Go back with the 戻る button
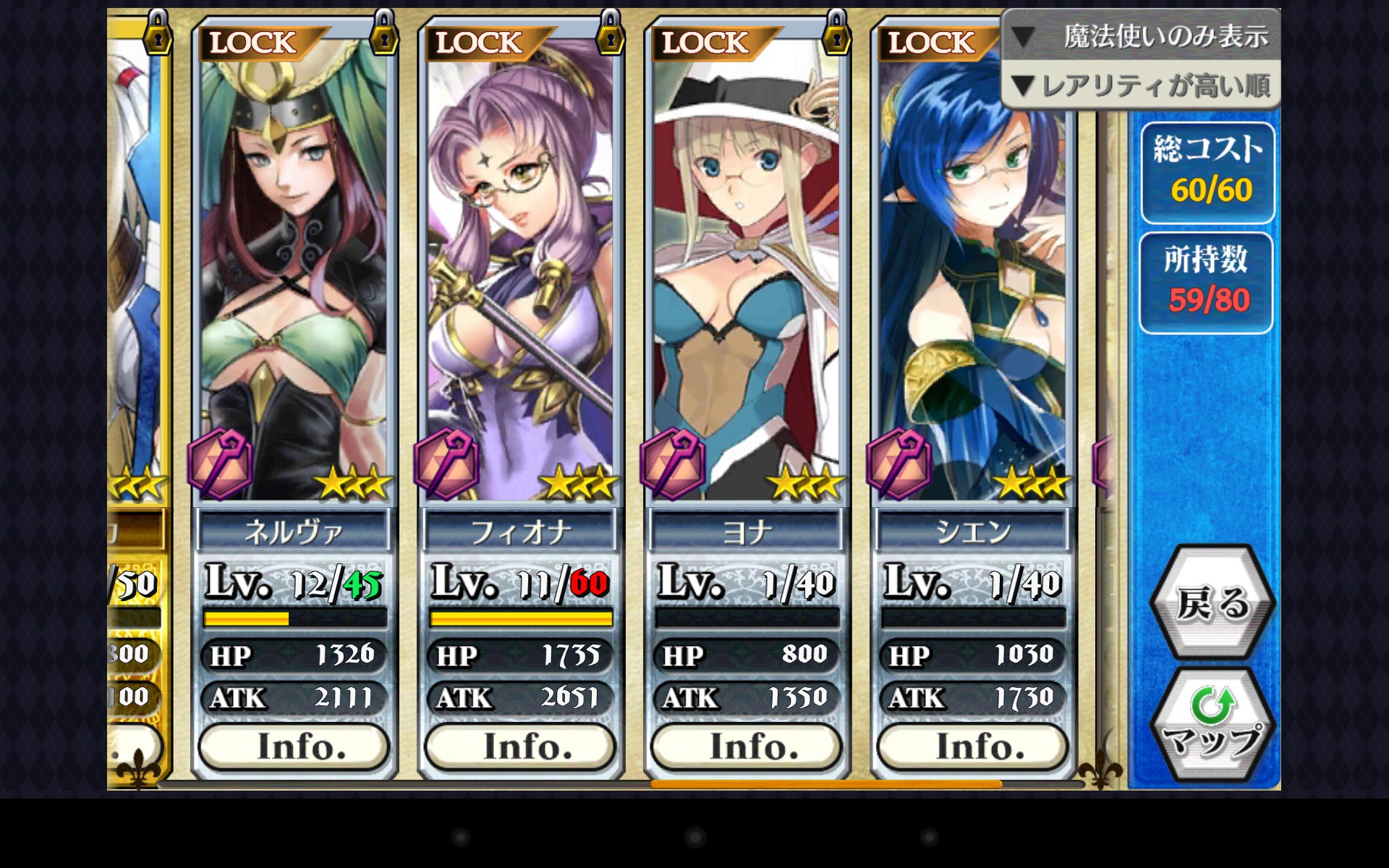 point(1212,603)
